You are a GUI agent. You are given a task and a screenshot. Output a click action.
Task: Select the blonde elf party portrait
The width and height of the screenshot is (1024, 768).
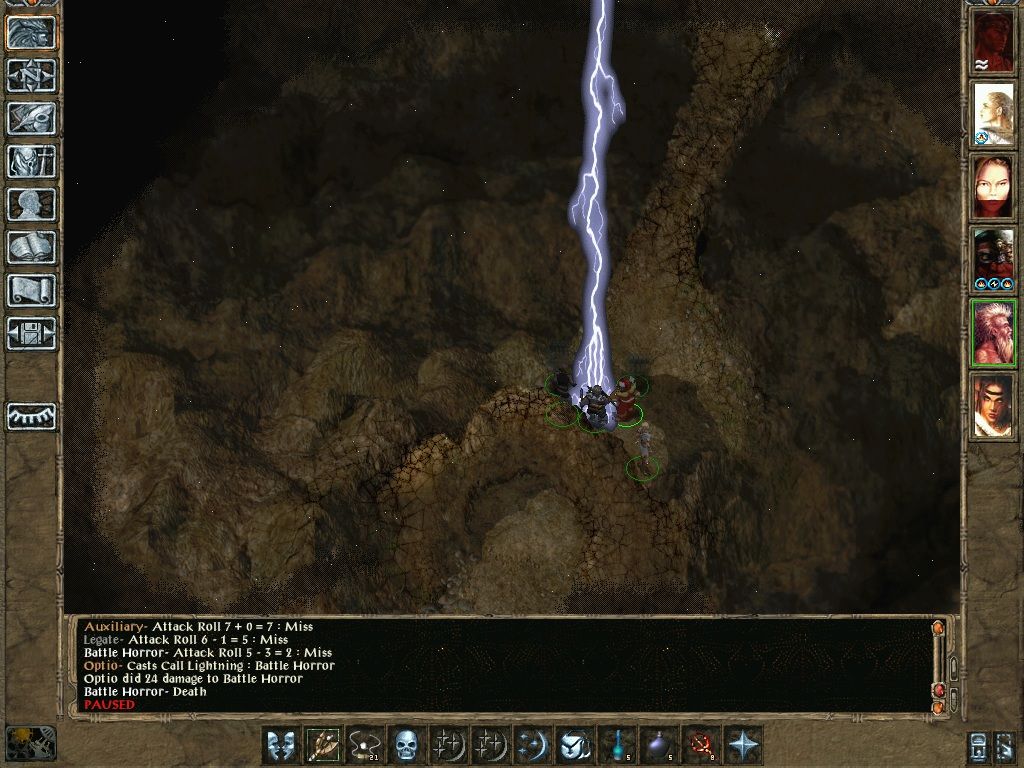(x=993, y=115)
